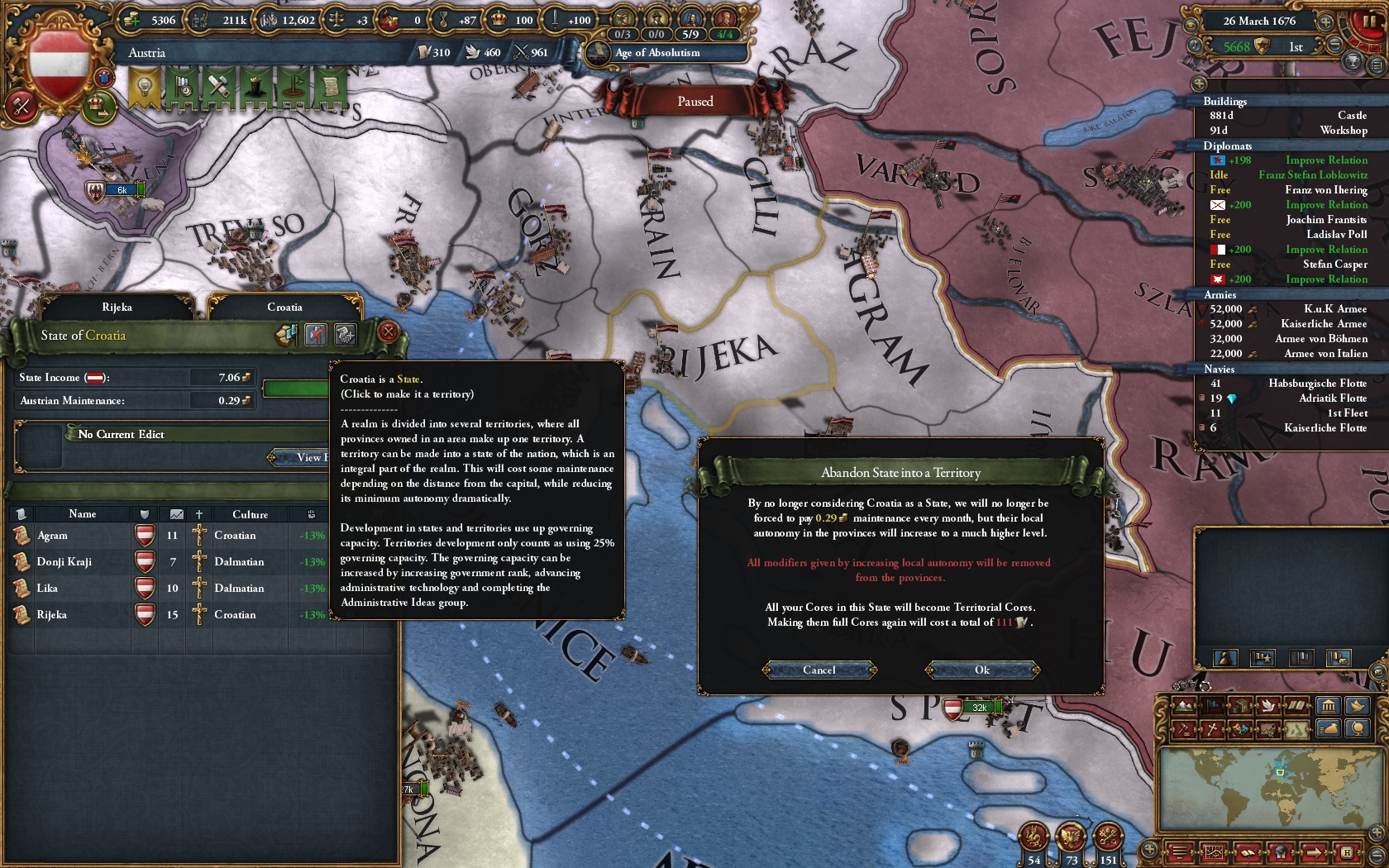Expand the Armies section in the outliner
This screenshot has height=868, width=1389.
click(1220, 294)
